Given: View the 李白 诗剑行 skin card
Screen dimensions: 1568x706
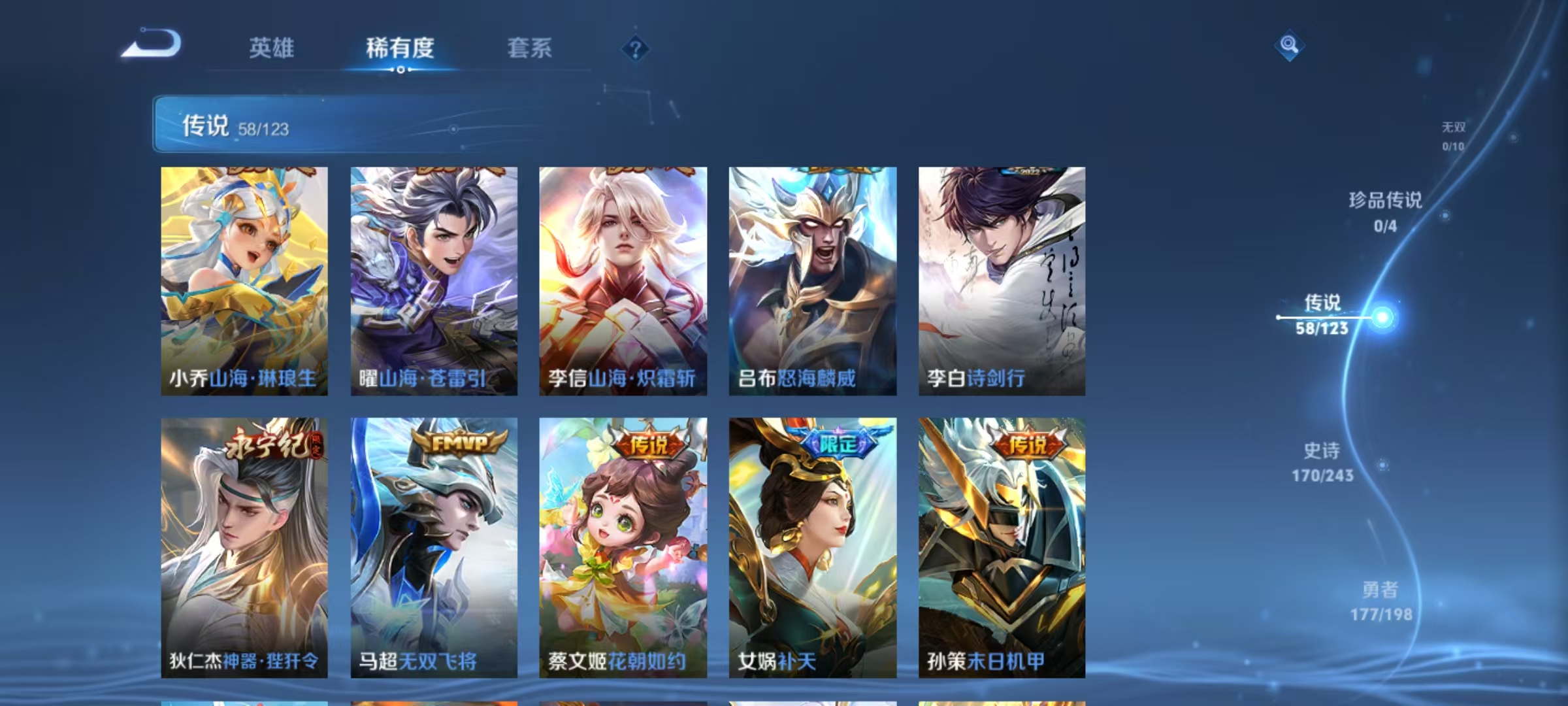Looking at the screenshot, I should (x=1002, y=281).
